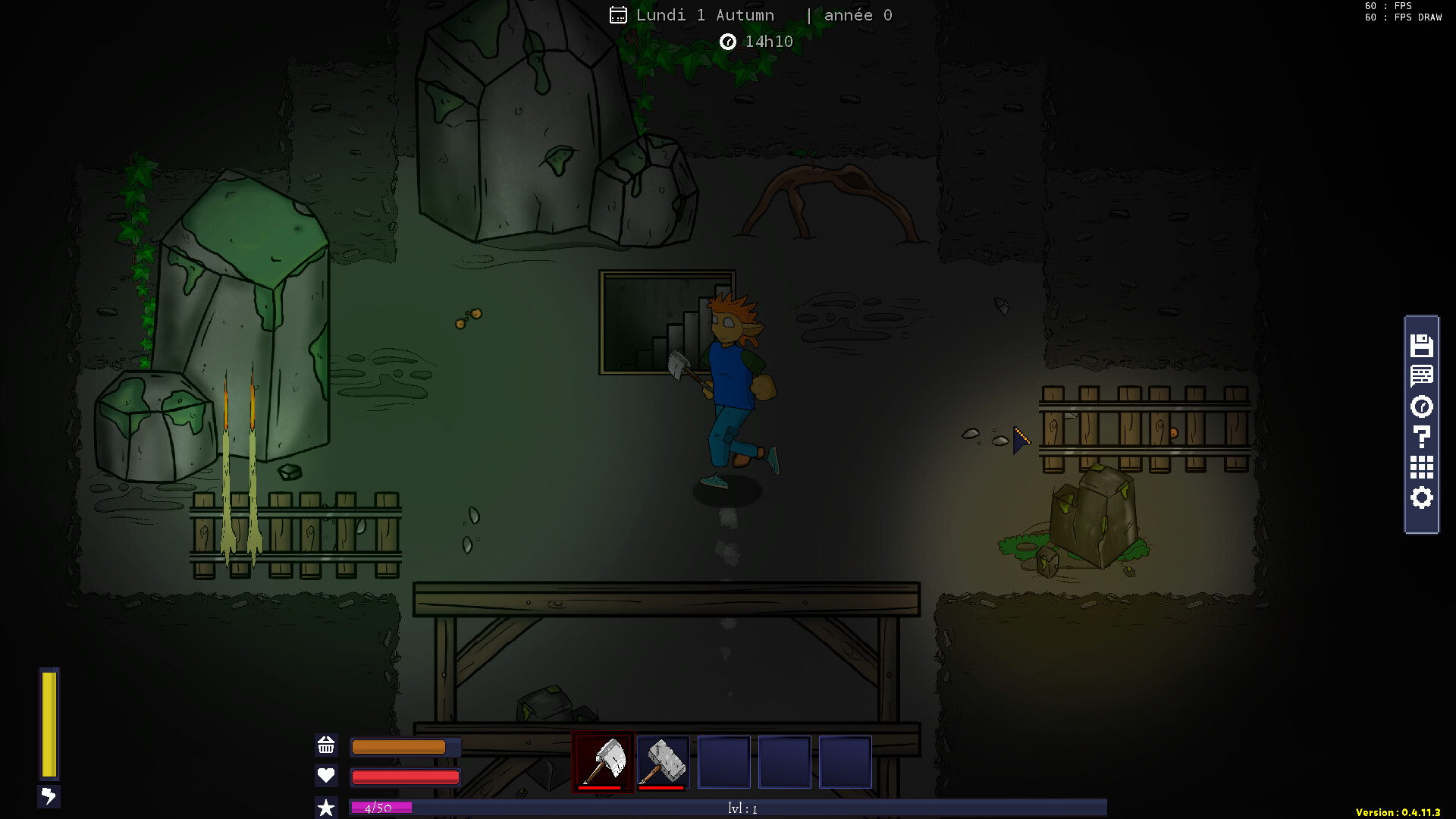Screen dimensions: 1456x819
Task: Open help with the question mark icon
Action: pyautogui.click(x=1421, y=437)
